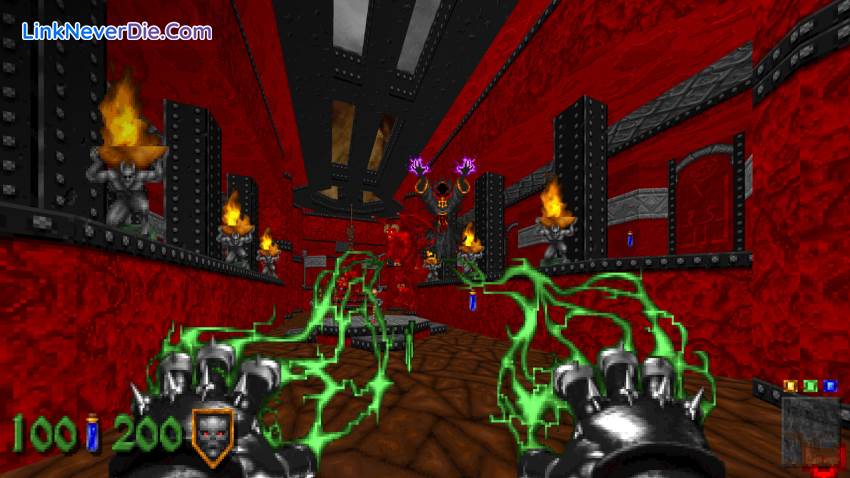Select the blue potion vial icon

click(x=93, y=433)
